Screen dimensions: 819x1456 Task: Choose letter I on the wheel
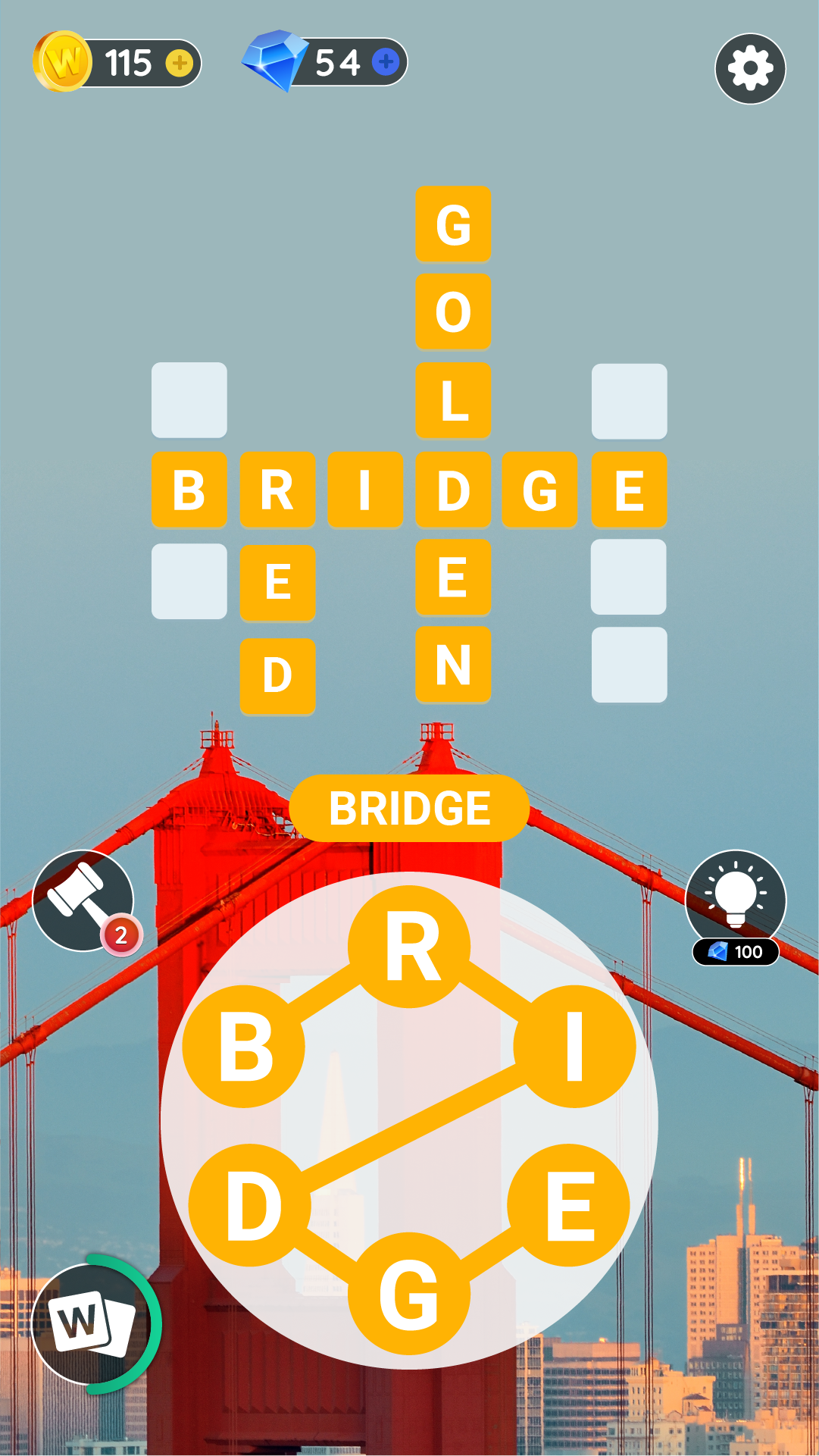pos(574,1047)
